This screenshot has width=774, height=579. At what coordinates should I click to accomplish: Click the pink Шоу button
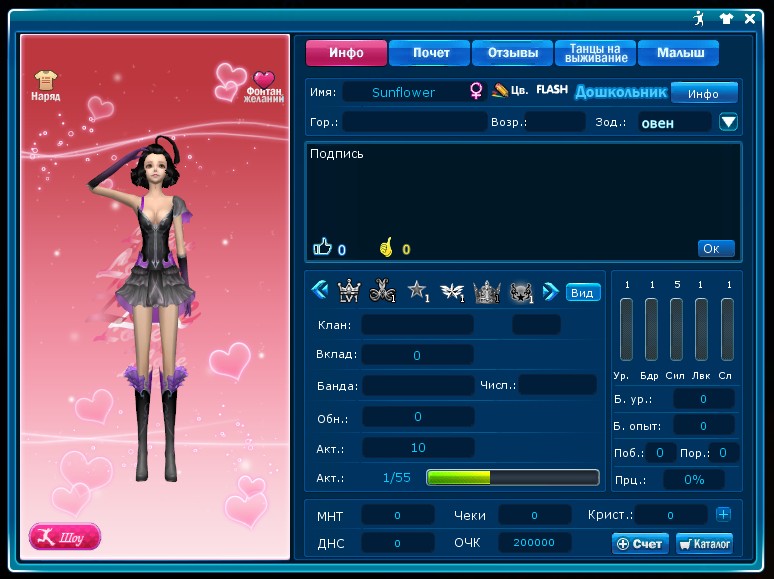pyautogui.click(x=65, y=537)
